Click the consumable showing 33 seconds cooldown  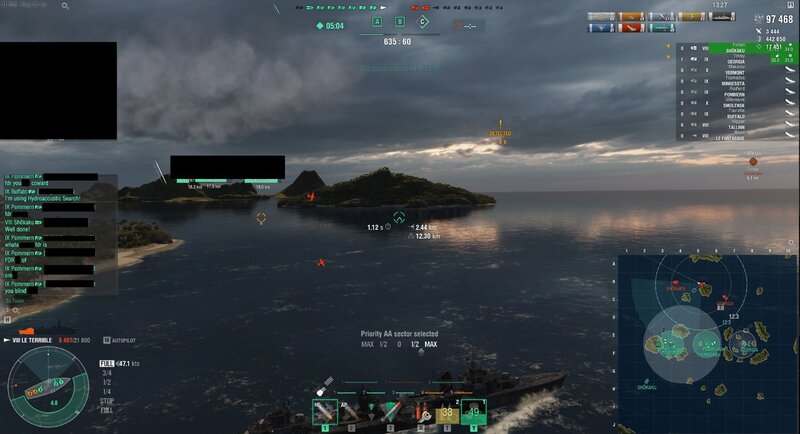447,411
